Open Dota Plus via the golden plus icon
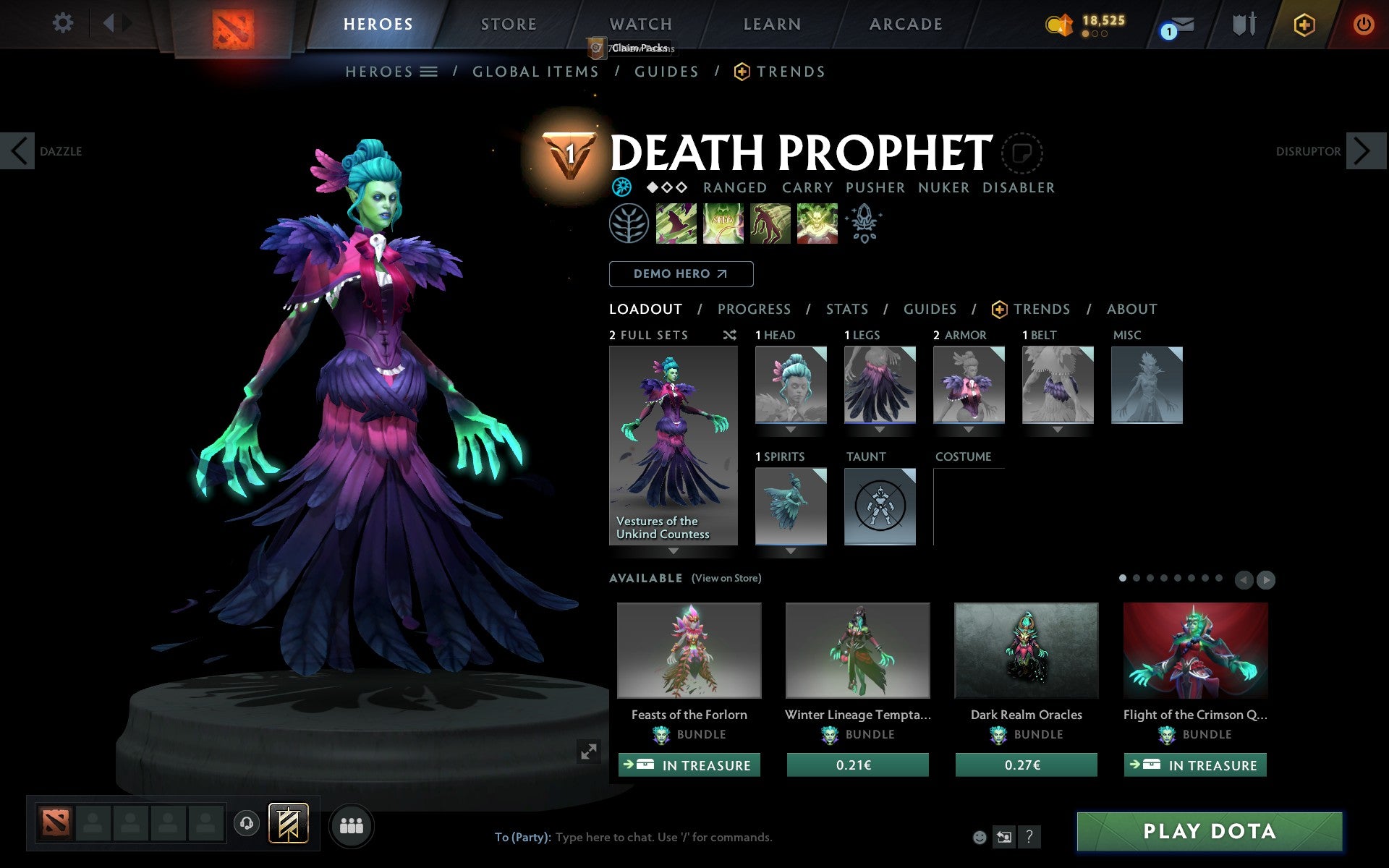Screen dimensions: 1389x868 click(x=1303, y=23)
